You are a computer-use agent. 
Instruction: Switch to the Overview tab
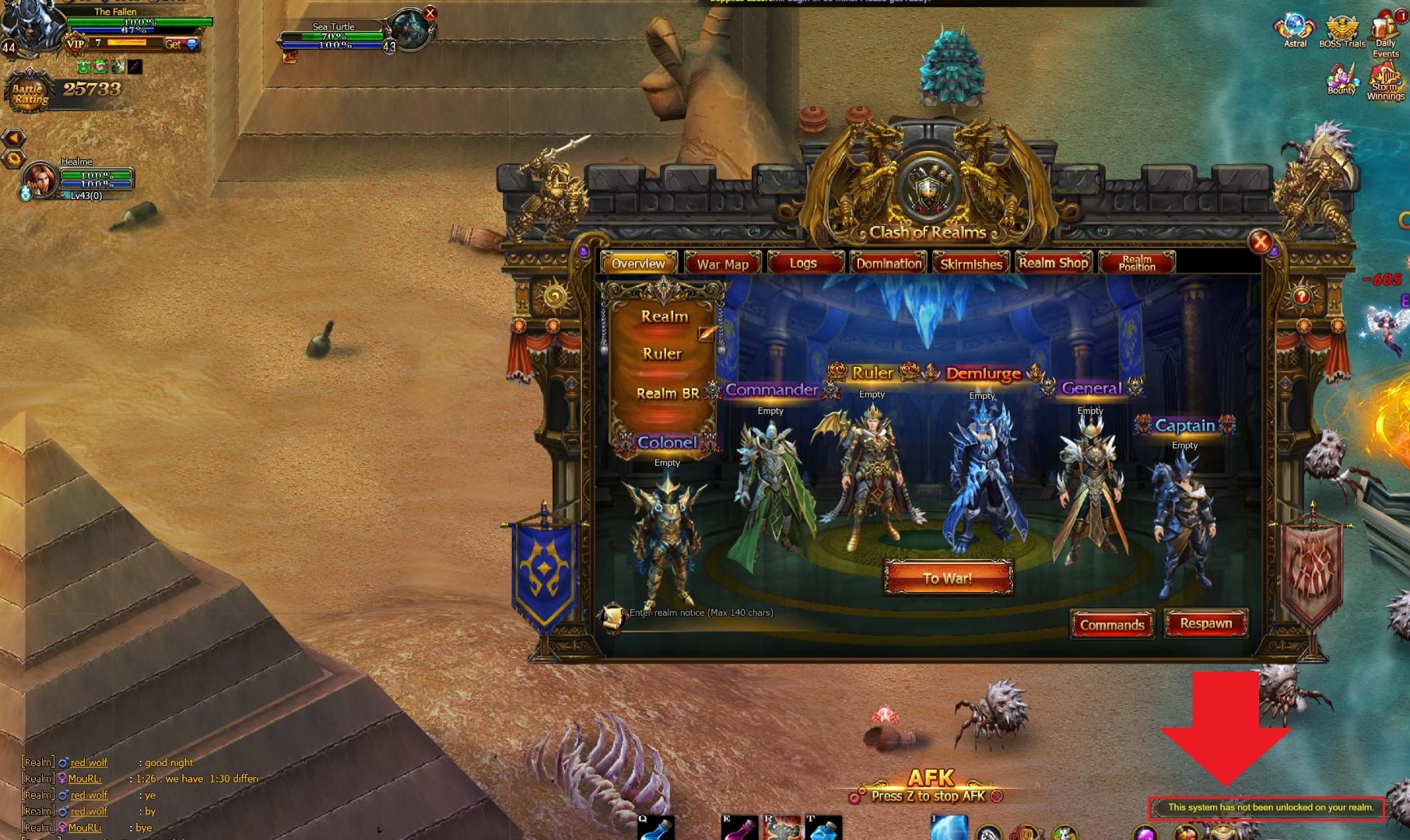(638, 264)
